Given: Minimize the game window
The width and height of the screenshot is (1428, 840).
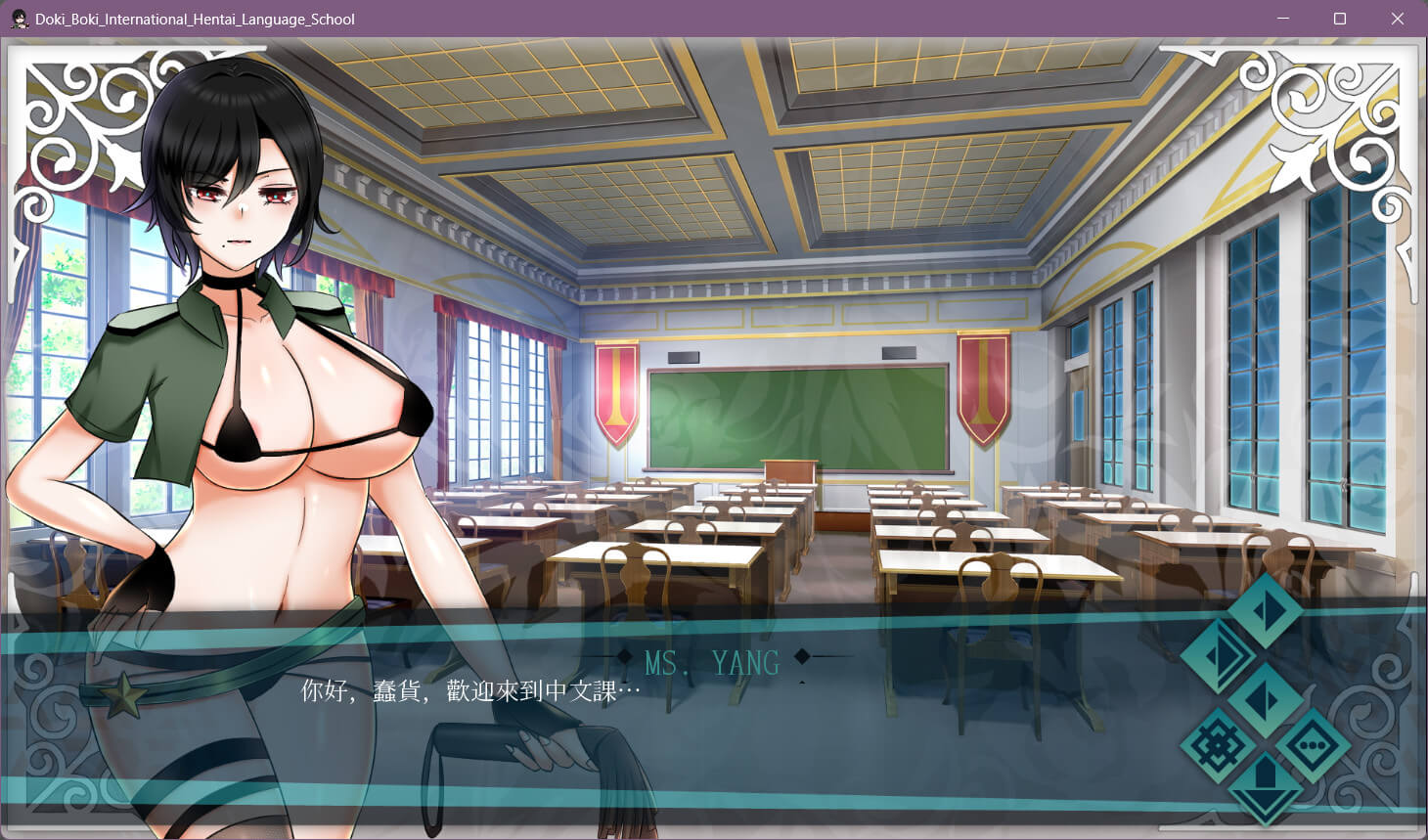Looking at the screenshot, I should [x=1283, y=19].
